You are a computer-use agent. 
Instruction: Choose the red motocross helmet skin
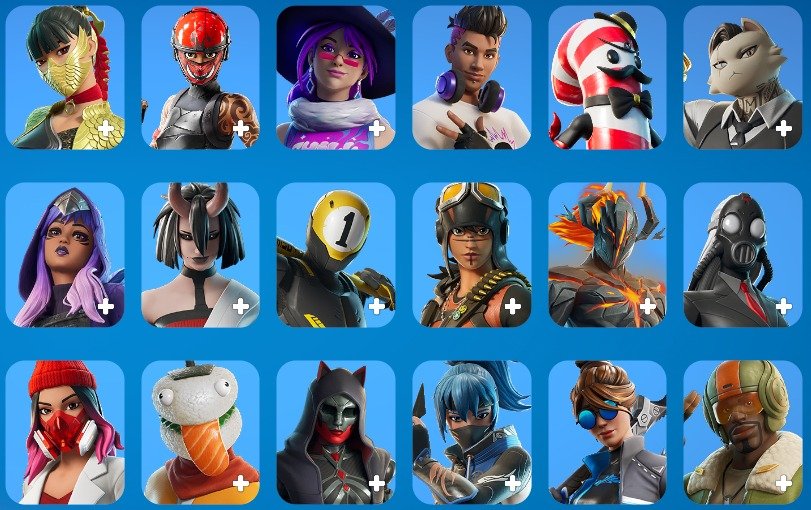(200, 77)
